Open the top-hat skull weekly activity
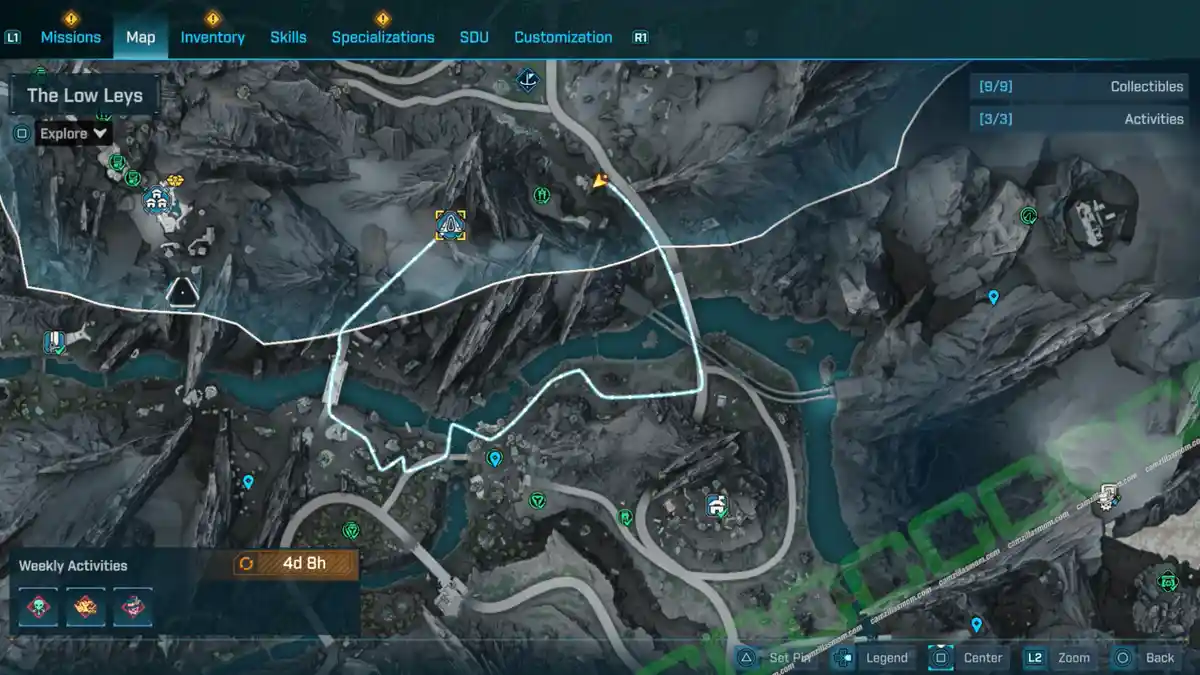Screen dimensions: 1200x675 point(132,607)
